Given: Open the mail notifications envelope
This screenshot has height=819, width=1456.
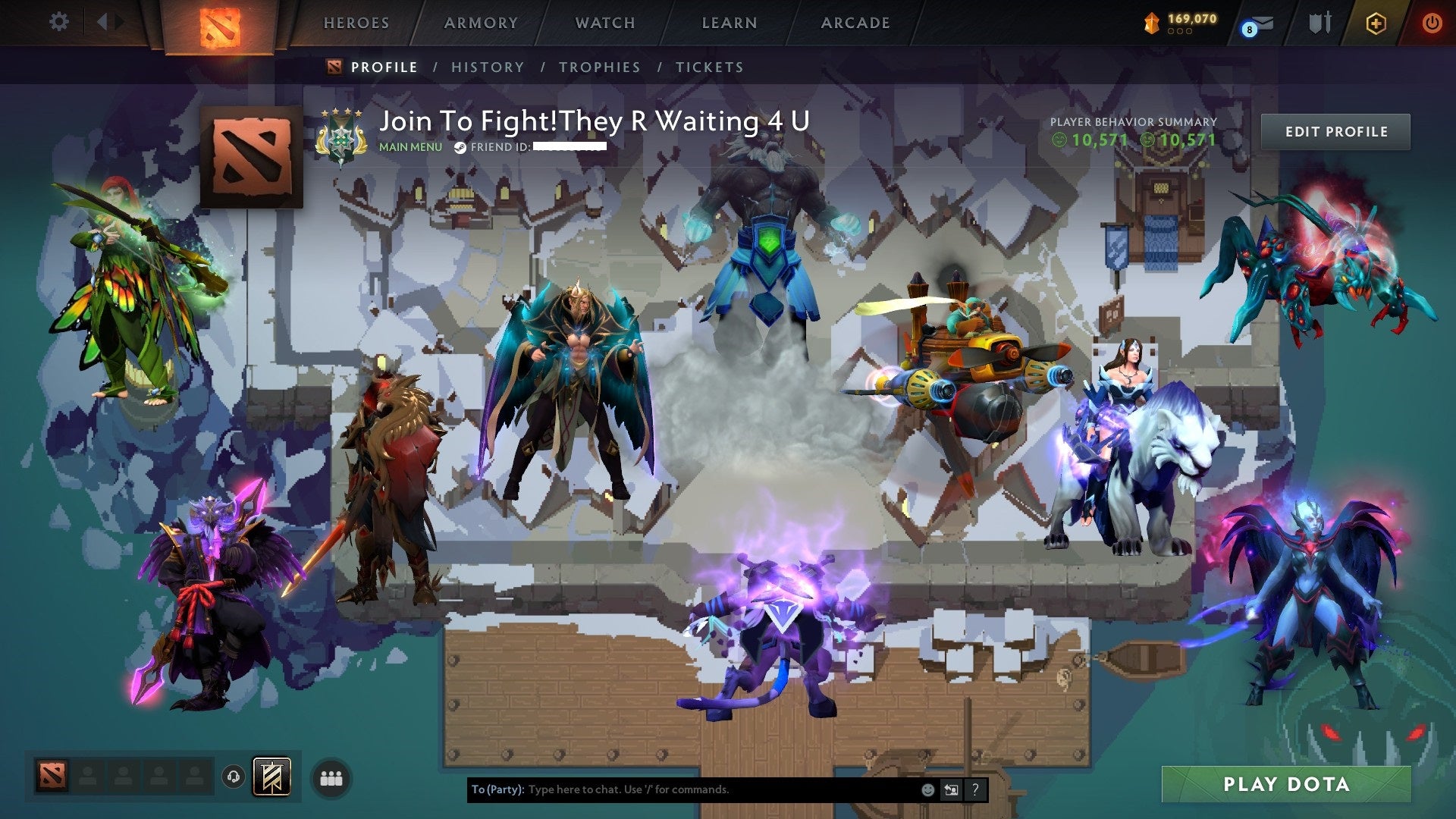Looking at the screenshot, I should 1263,23.
